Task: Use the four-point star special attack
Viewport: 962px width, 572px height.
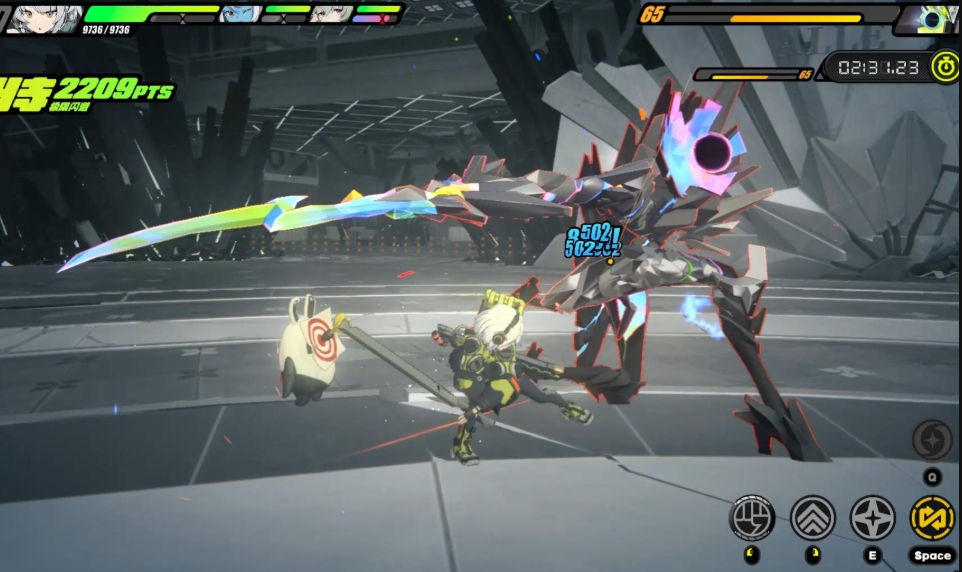Action: [872, 518]
